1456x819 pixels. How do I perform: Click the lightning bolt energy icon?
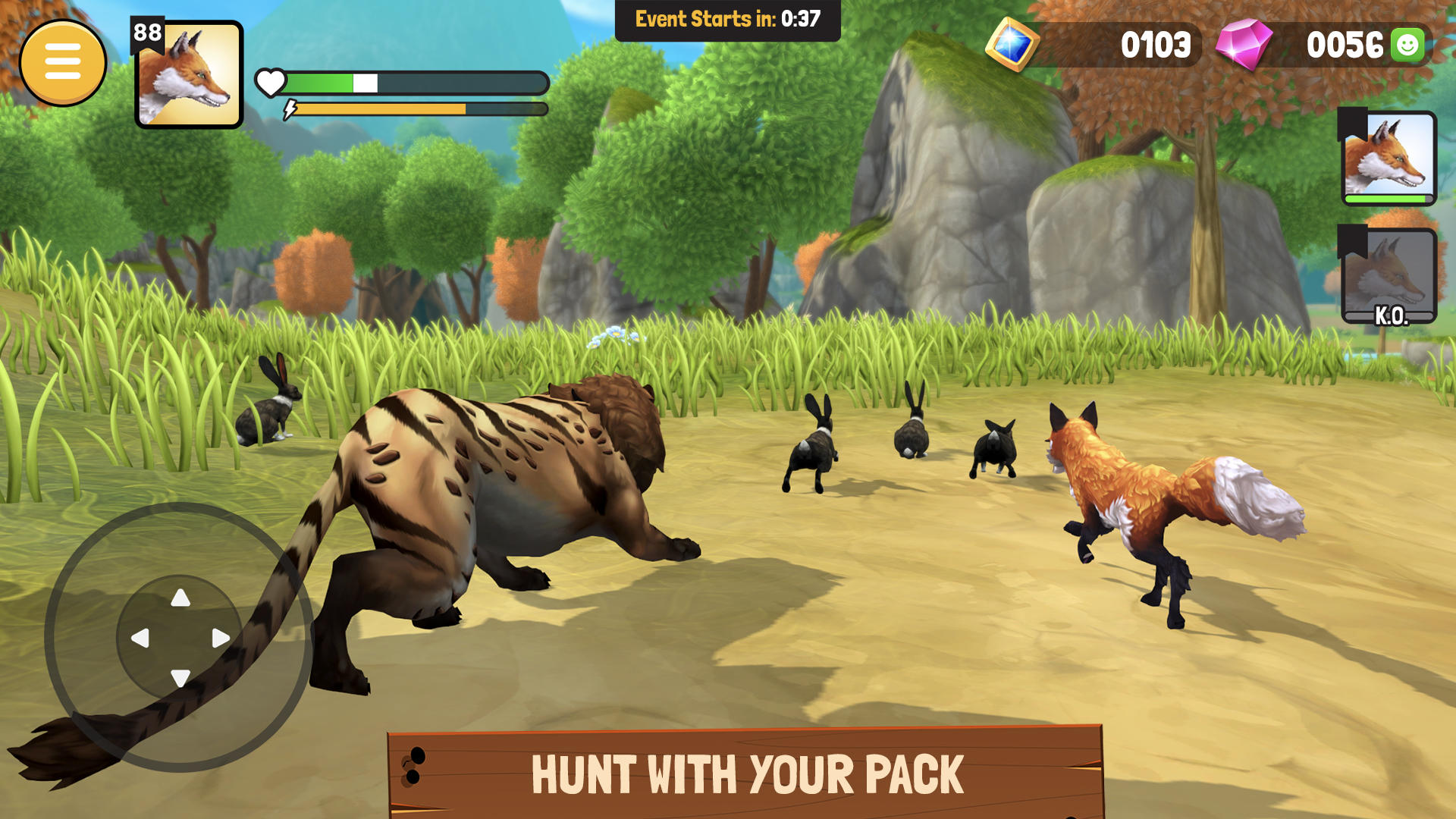[x=289, y=108]
